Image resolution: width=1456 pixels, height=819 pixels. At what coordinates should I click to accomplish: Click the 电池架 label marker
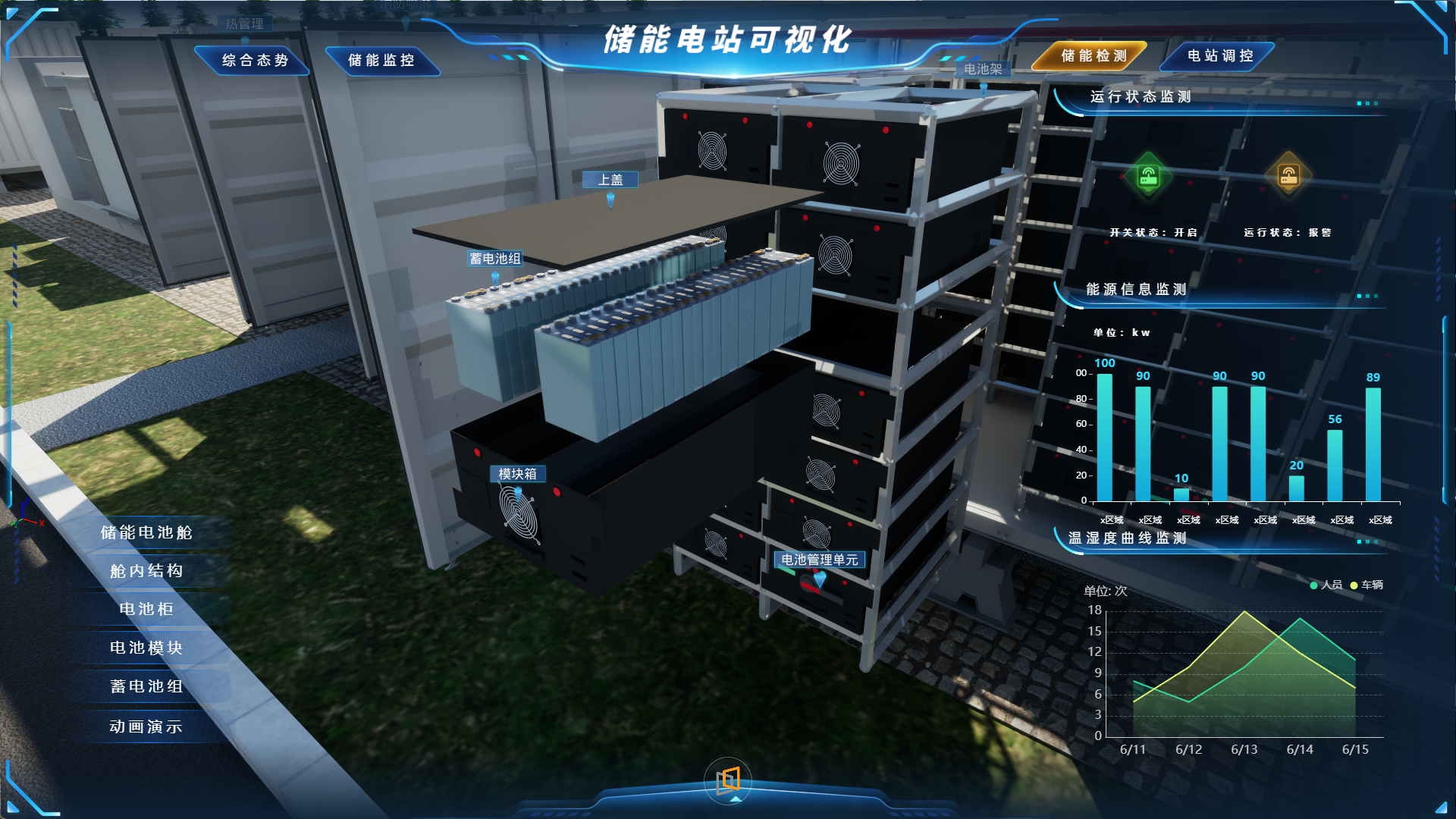click(x=983, y=69)
